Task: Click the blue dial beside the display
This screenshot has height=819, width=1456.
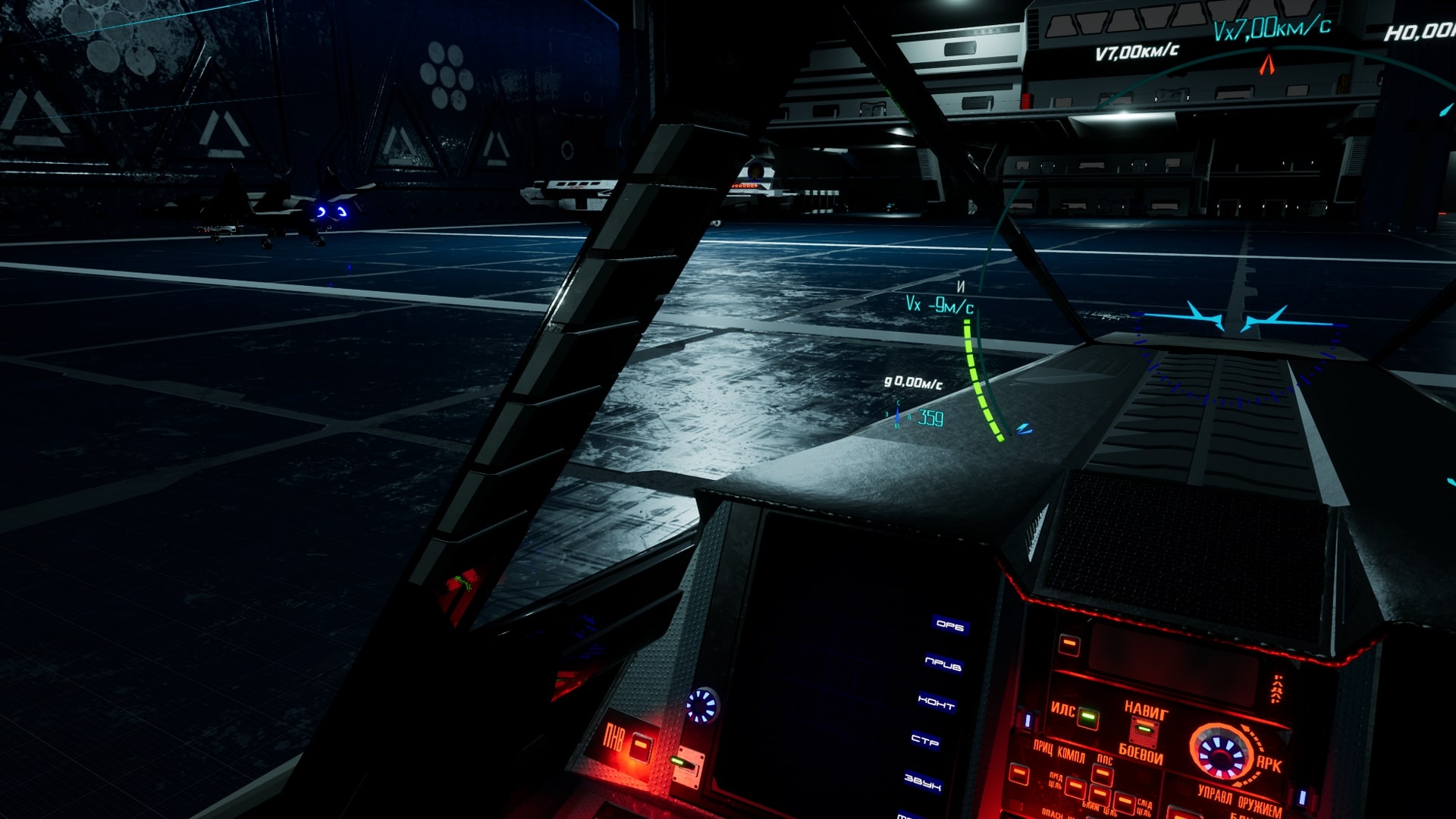Action: point(701,705)
